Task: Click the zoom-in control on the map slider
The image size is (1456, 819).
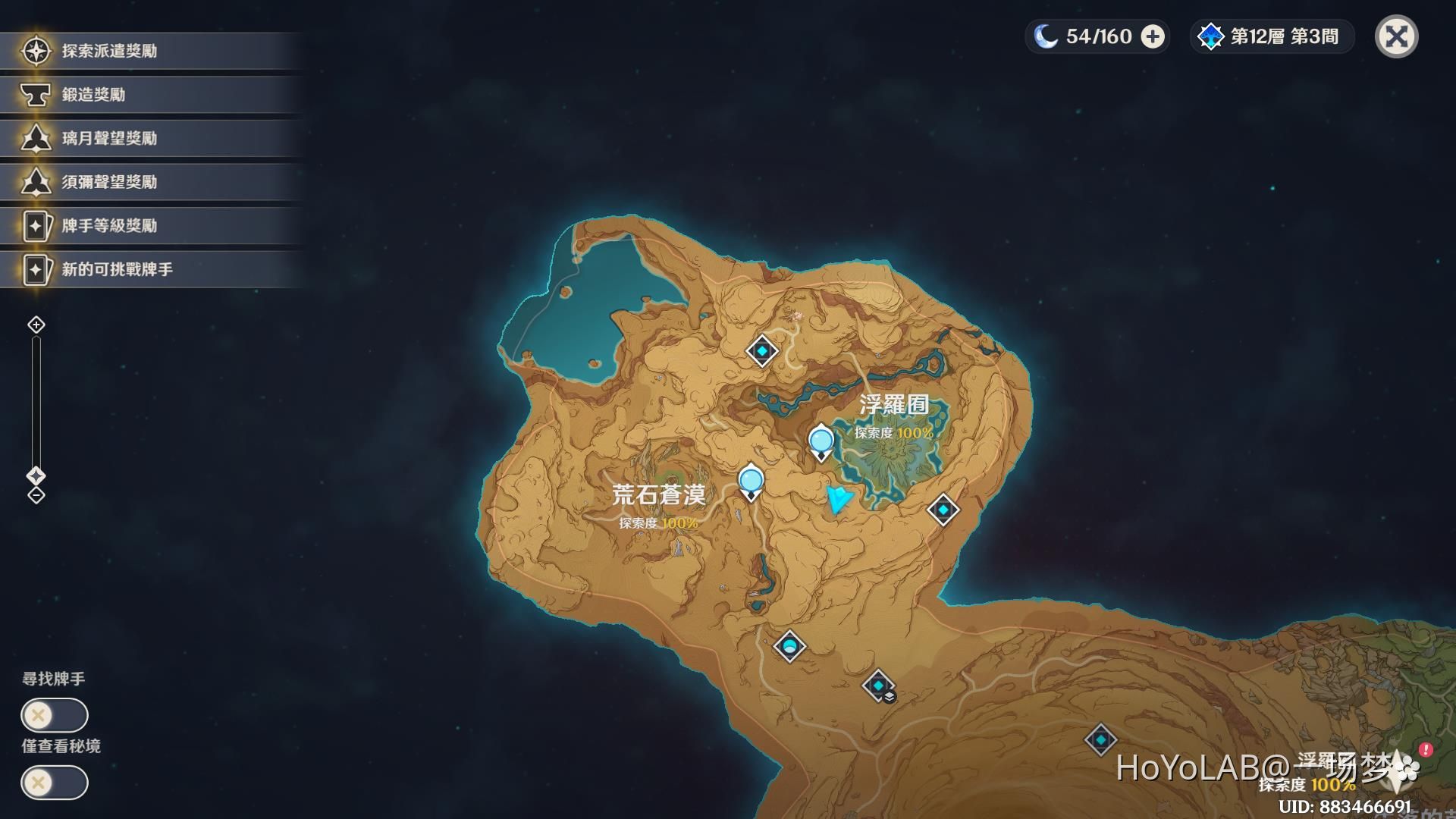Action: (35, 325)
